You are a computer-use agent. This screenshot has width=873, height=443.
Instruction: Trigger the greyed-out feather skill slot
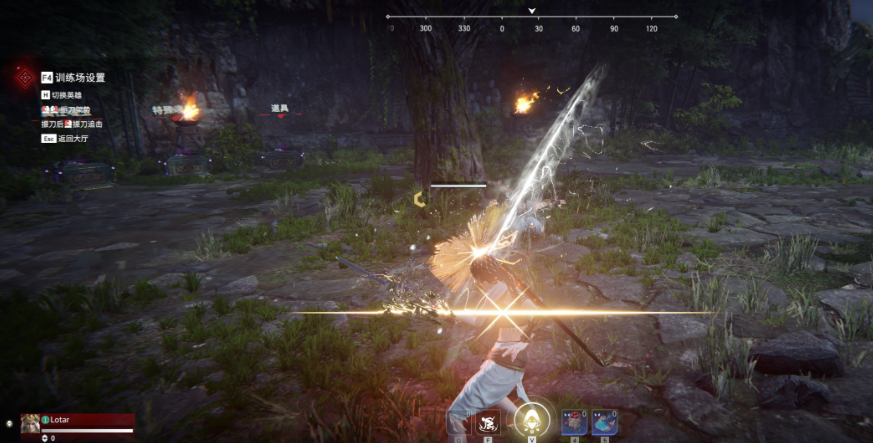pos(458,422)
